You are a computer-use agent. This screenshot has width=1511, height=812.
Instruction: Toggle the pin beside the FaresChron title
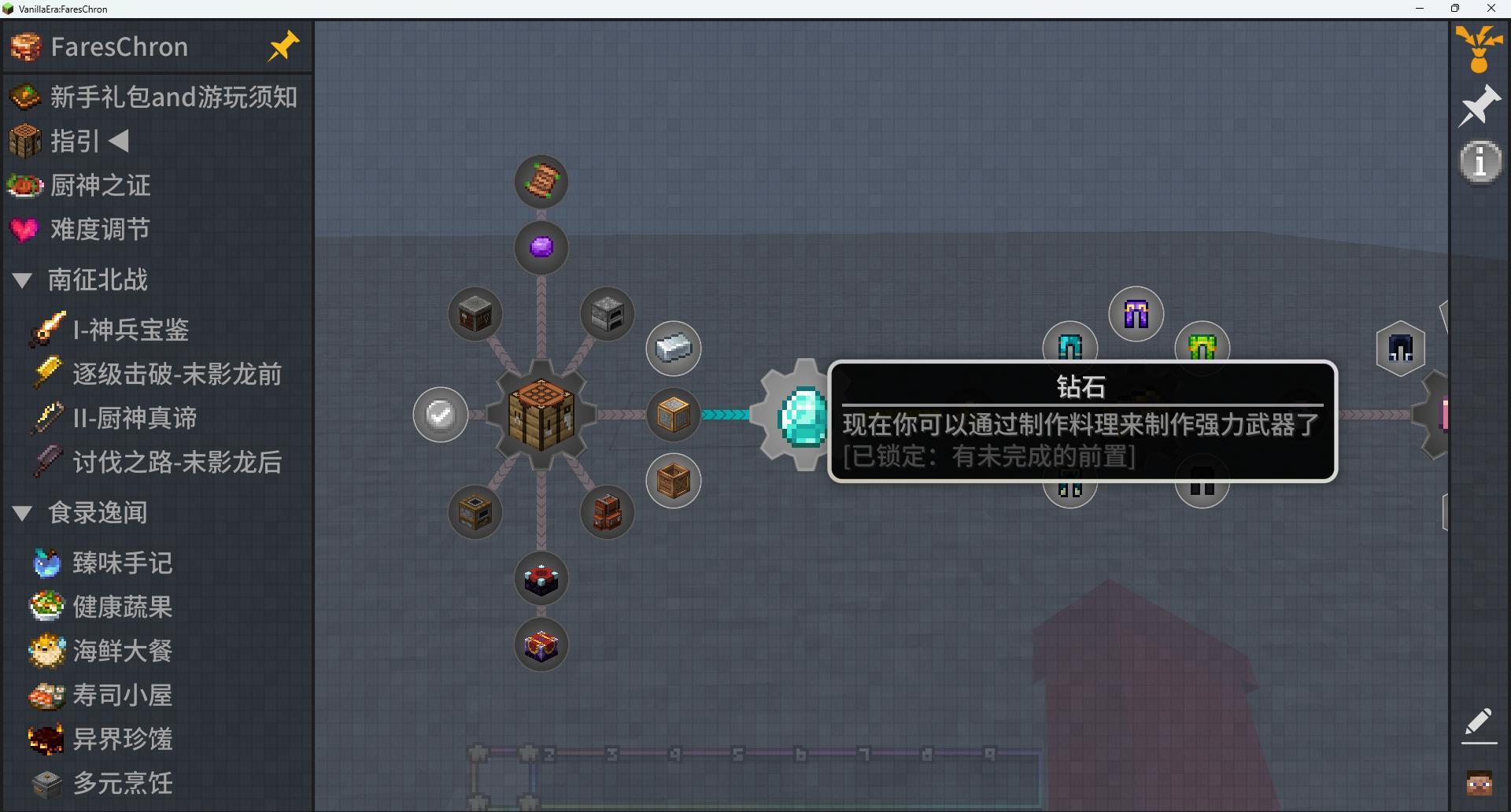click(283, 46)
